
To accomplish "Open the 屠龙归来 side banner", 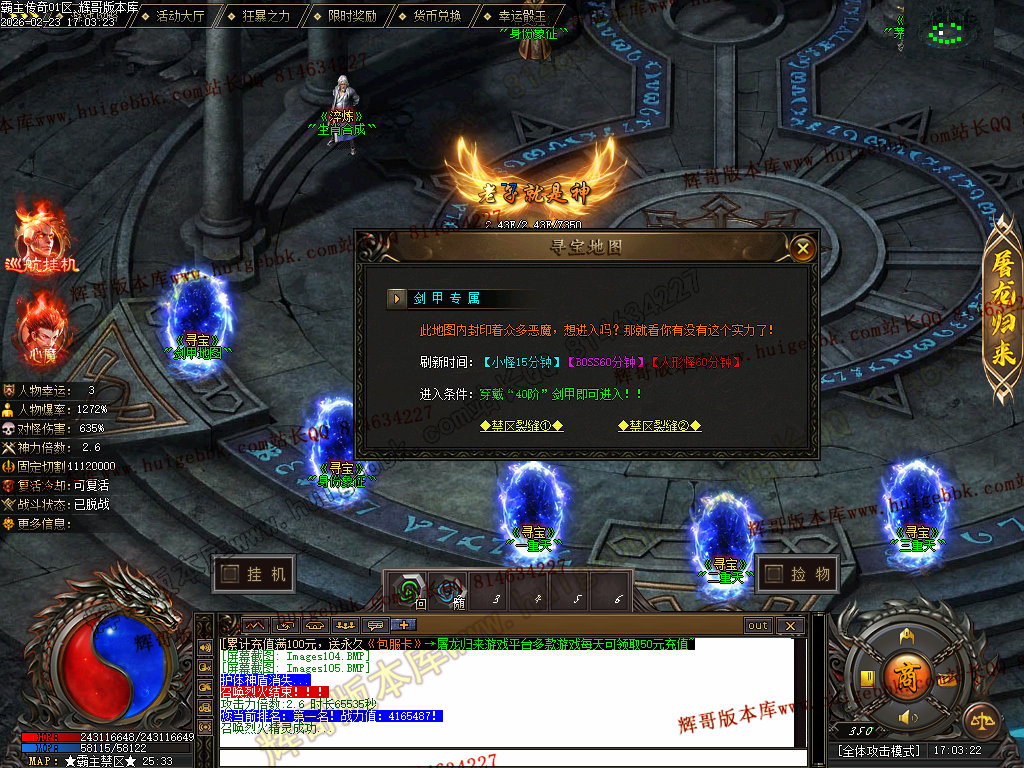I will tap(1002, 308).
